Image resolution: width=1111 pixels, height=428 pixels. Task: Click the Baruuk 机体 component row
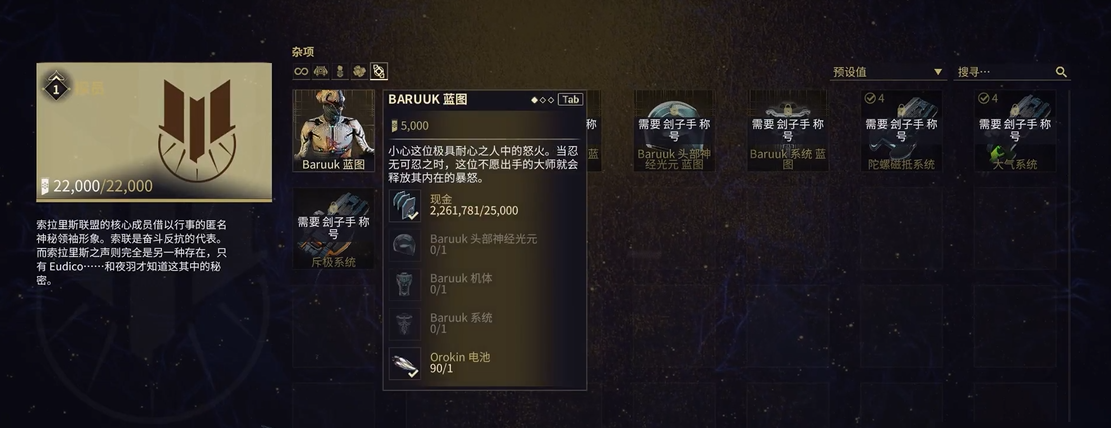coord(485,284)
